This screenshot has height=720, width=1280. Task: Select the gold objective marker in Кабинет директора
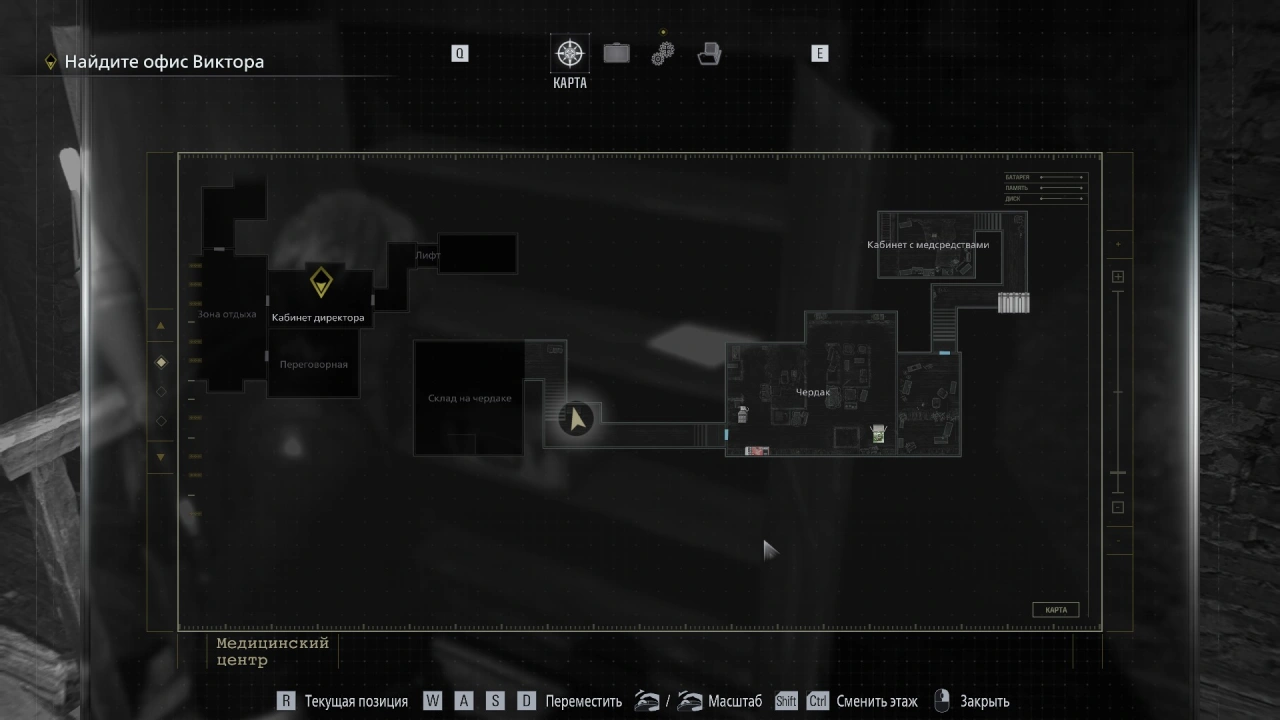point(320,282)
